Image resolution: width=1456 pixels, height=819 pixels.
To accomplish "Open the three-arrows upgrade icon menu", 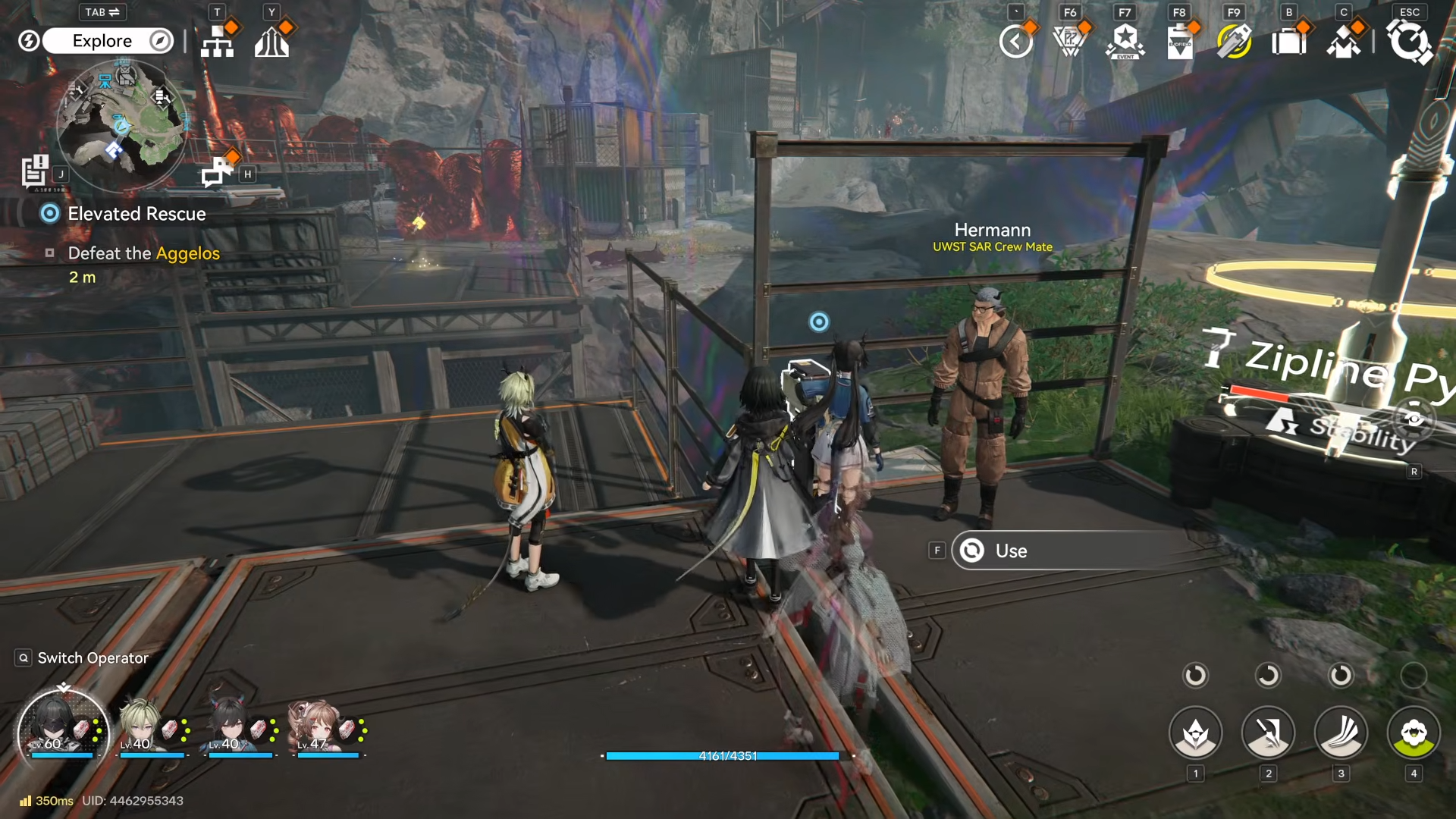I will [271, 41].
